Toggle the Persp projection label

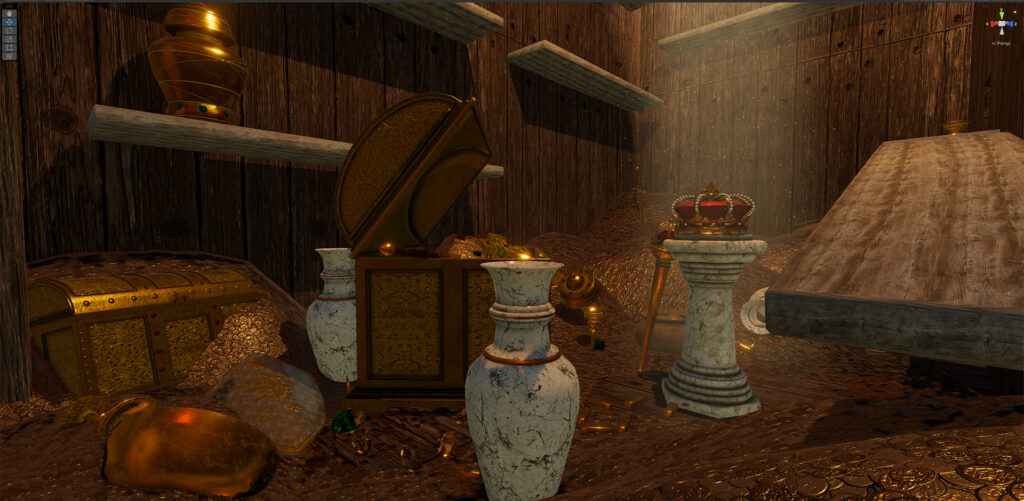tap(1001, 42)
